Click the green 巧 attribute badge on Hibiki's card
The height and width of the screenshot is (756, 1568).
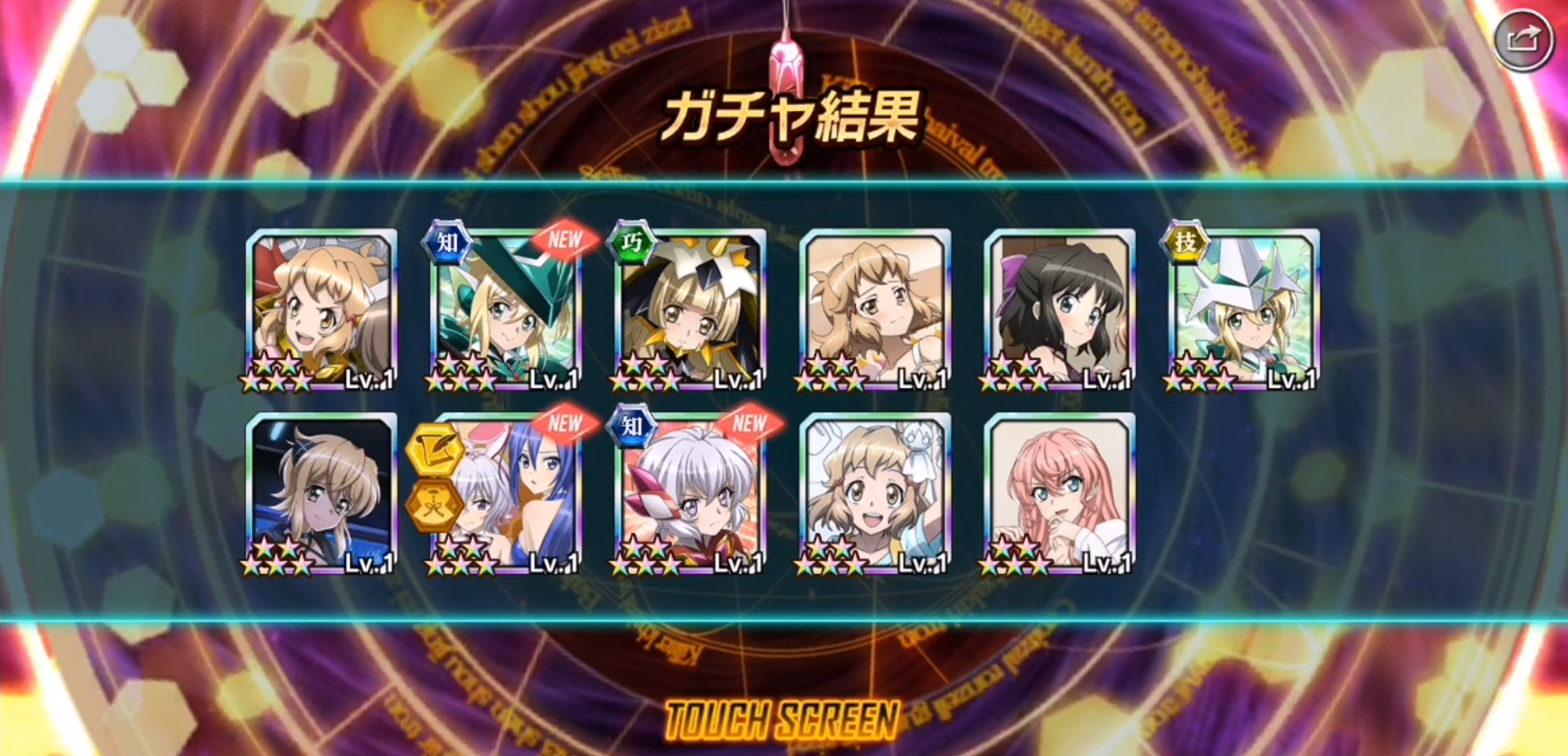pyautogui.click(x=632, y=242)
